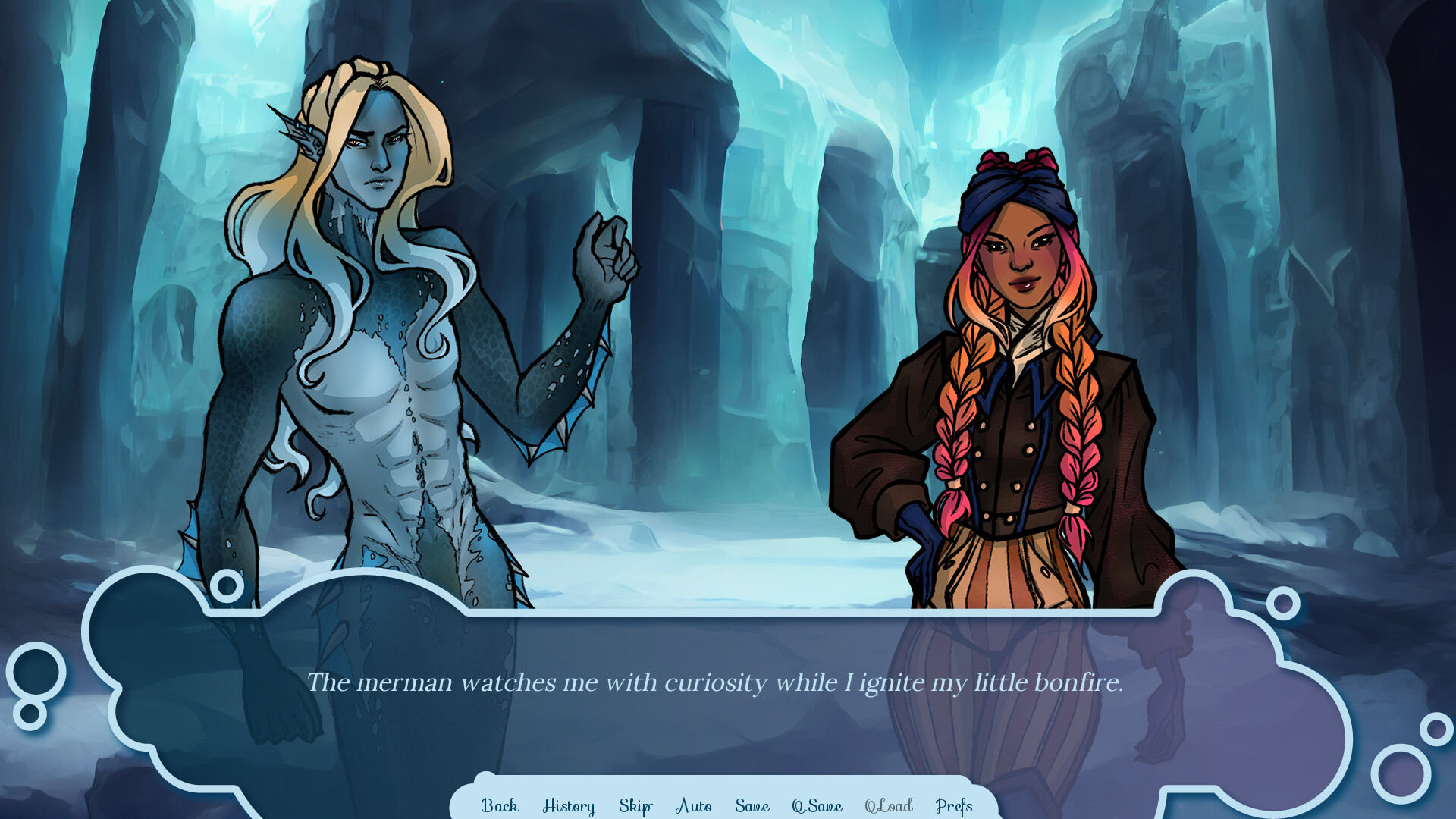Open the Prefs preferences screen
Viewport: 1456px width, 819px height.
point(953,806)
